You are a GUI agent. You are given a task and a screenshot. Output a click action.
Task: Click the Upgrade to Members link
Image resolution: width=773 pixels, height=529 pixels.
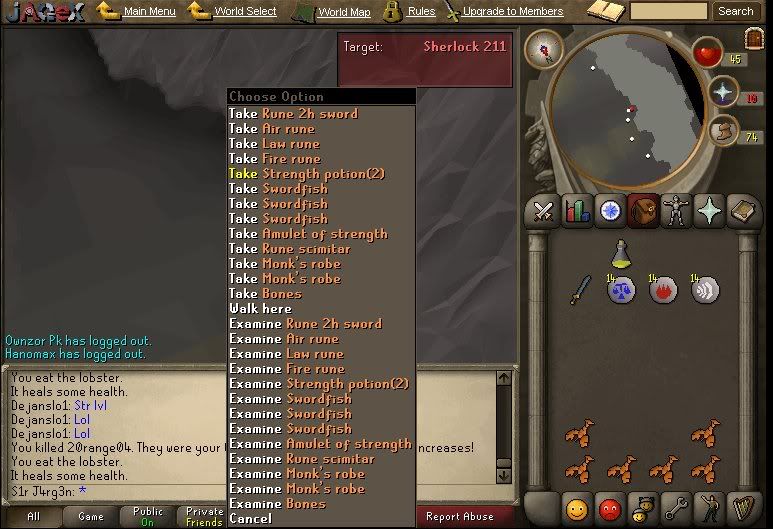coord(512,12)
